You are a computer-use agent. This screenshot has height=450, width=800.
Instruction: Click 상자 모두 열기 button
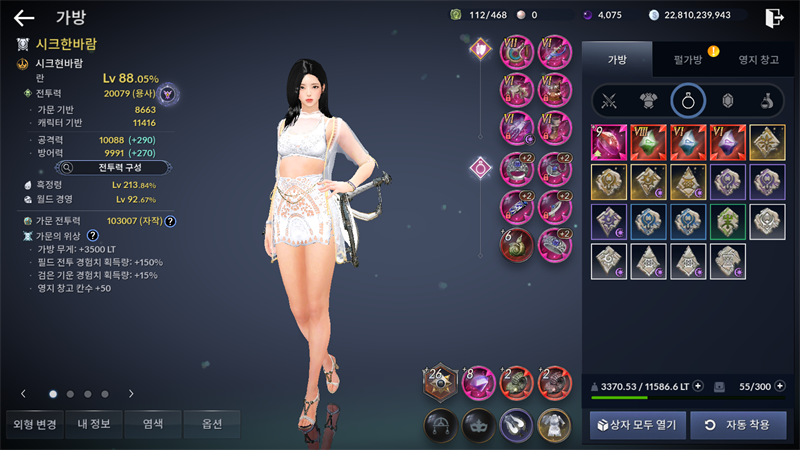[x=636, y=425]
